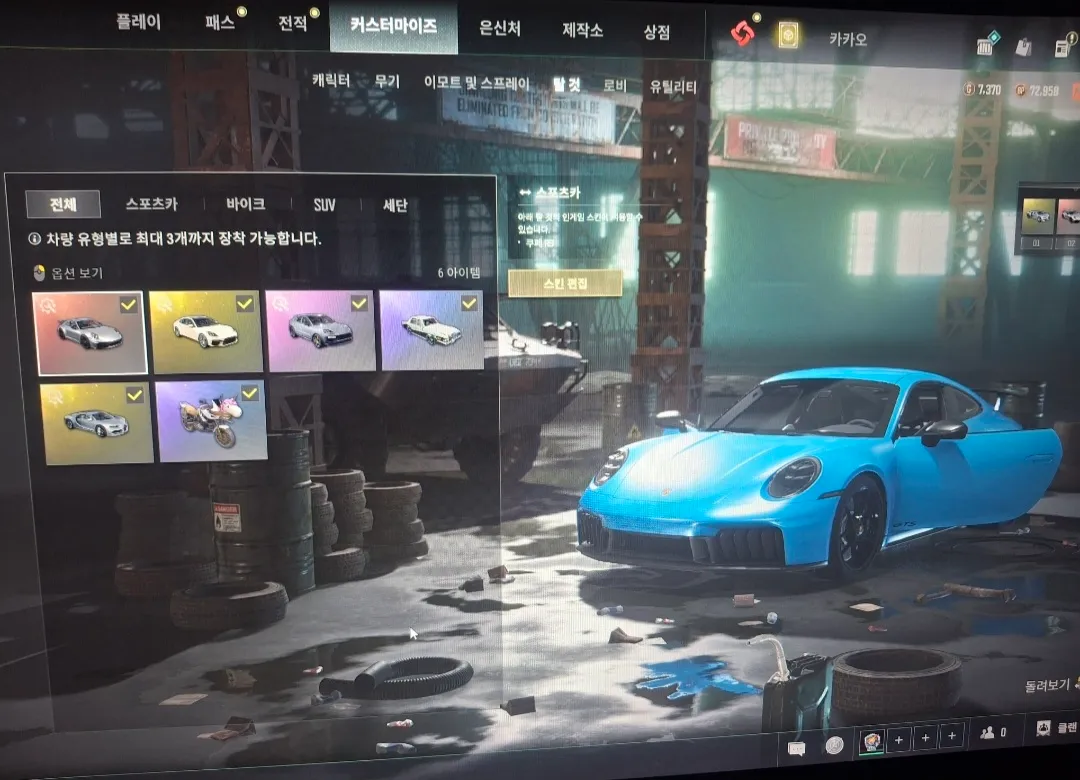Select the 로비 (Lobby) tab
The width and height of the screenshot is (1080, 780).
[615, 86]
